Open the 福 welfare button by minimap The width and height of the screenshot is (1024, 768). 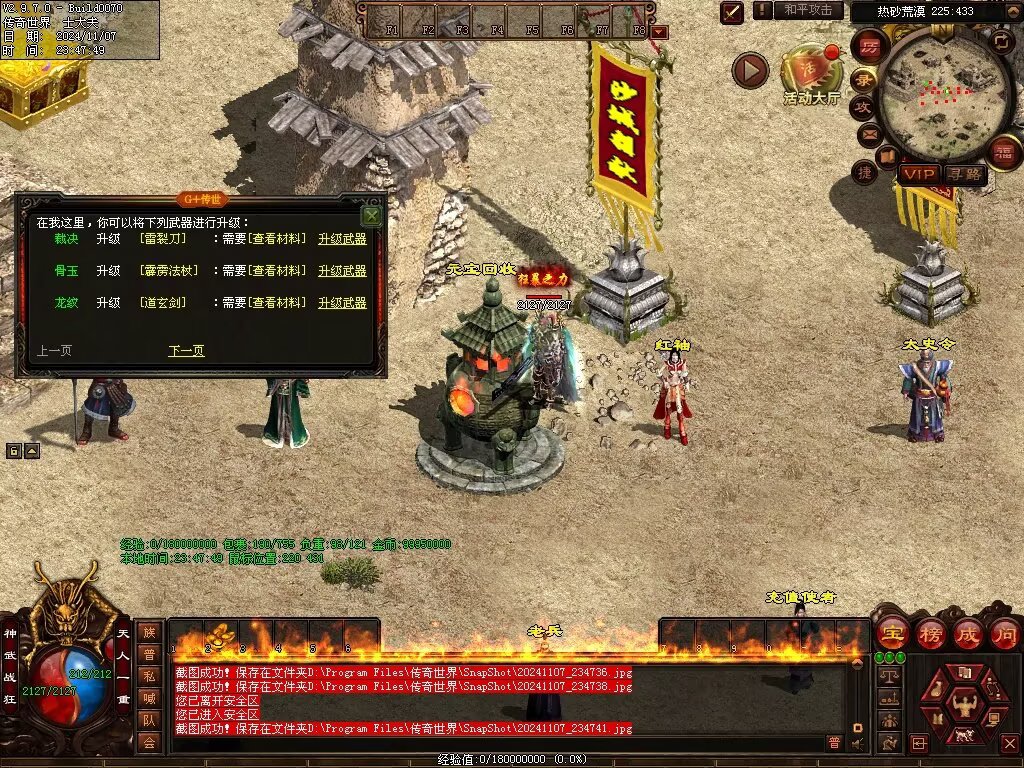[1002, 152]
